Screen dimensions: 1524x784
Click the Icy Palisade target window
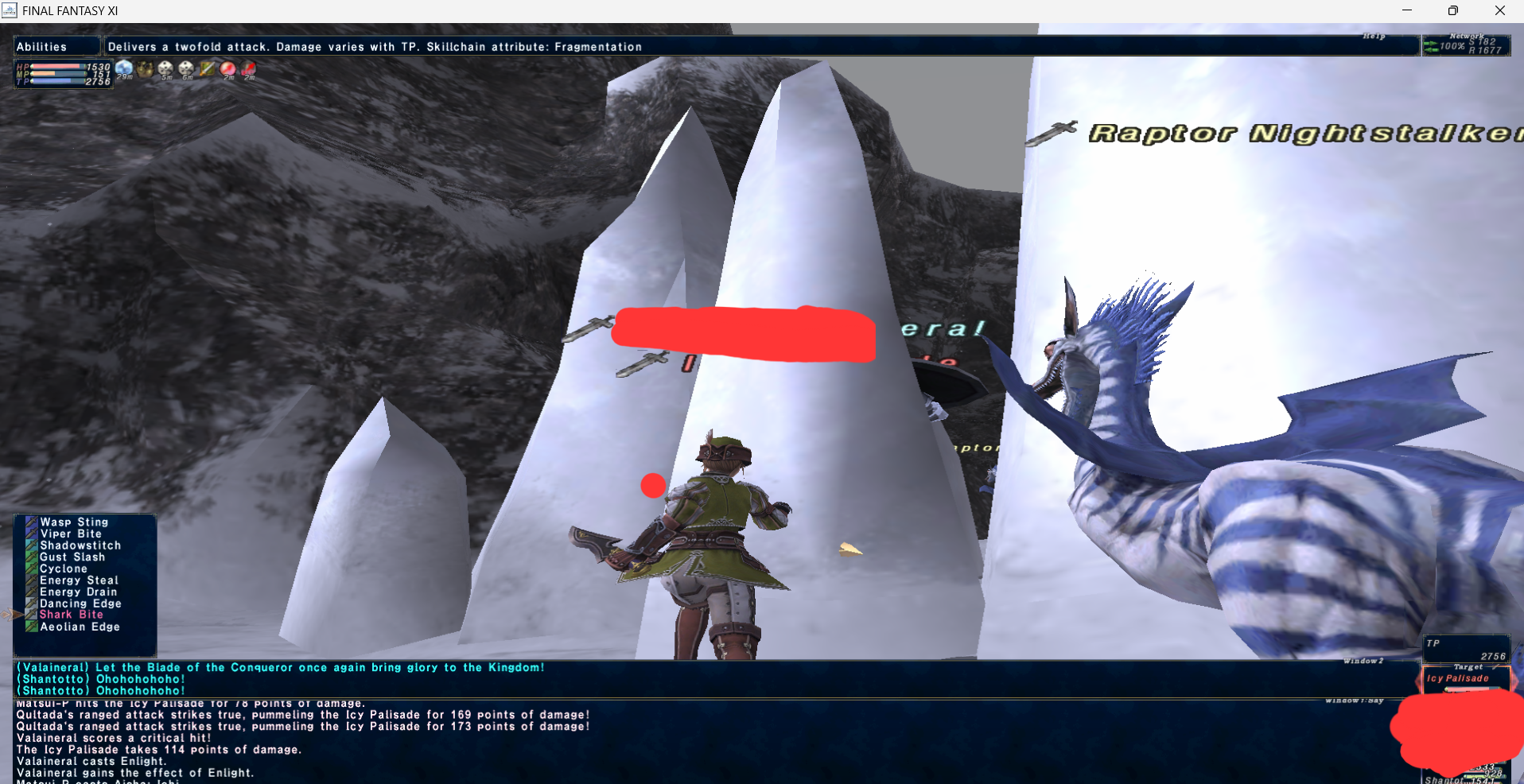click(x=1464, y=679)
